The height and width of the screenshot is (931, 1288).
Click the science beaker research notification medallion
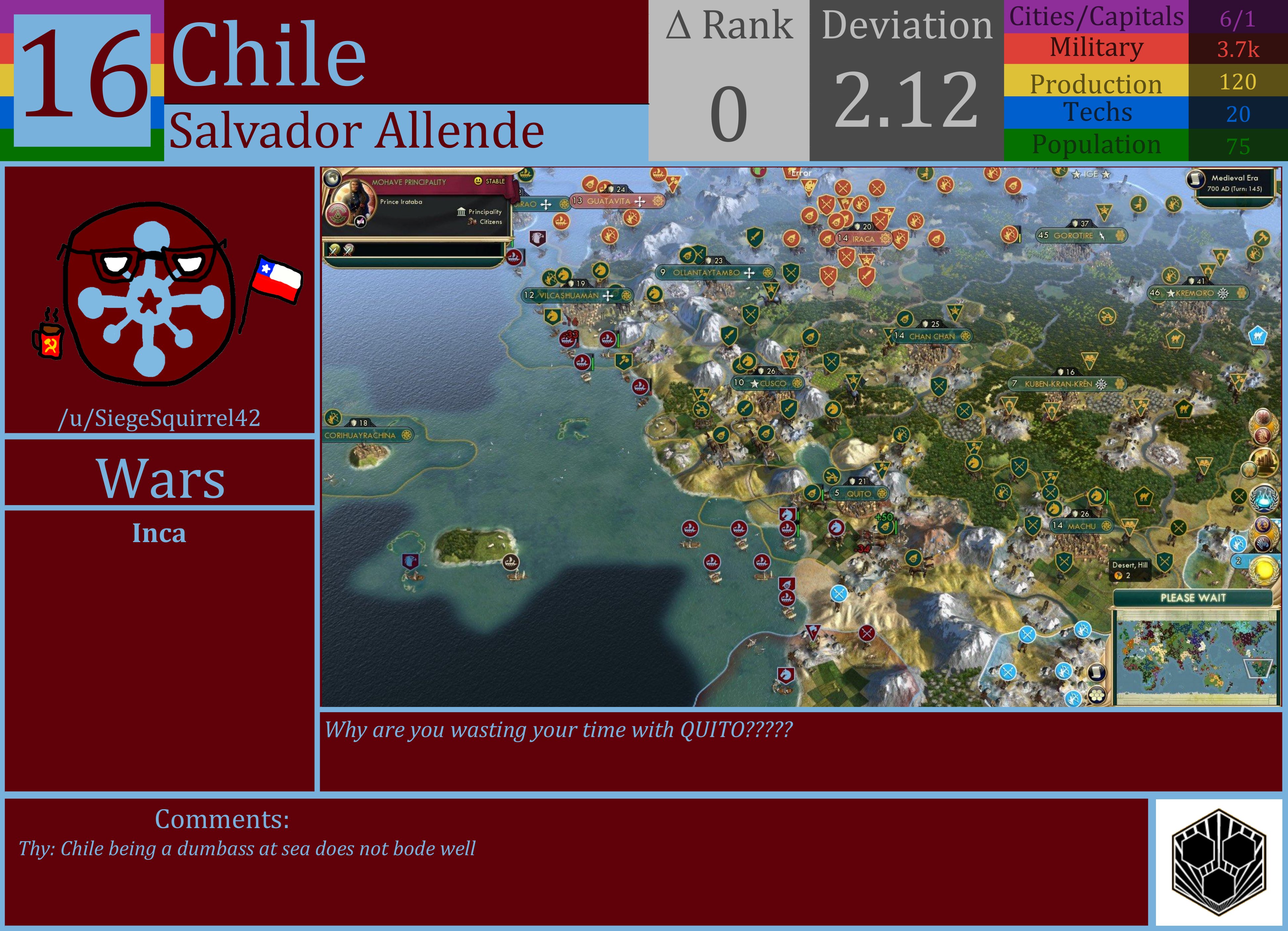(x=1264, y=499)
